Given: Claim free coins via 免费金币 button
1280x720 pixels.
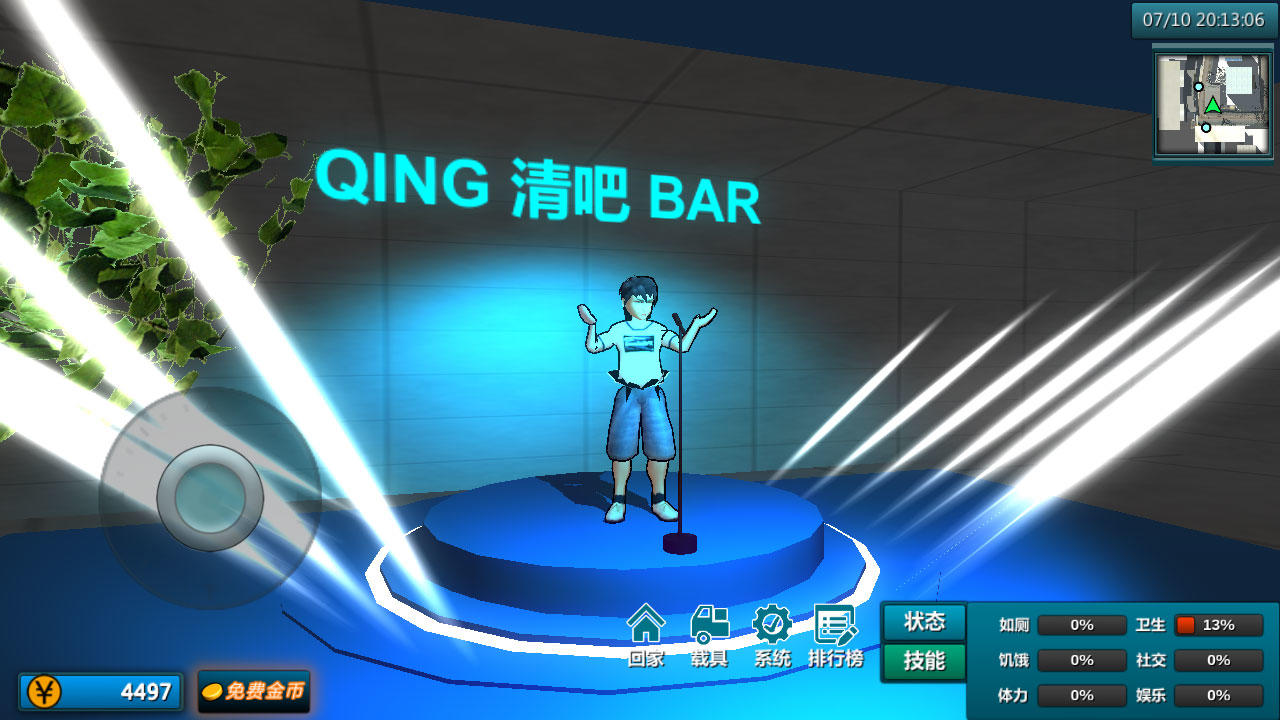Looking at the screenshot, I should pyautogui.click(x=253, y=691).
